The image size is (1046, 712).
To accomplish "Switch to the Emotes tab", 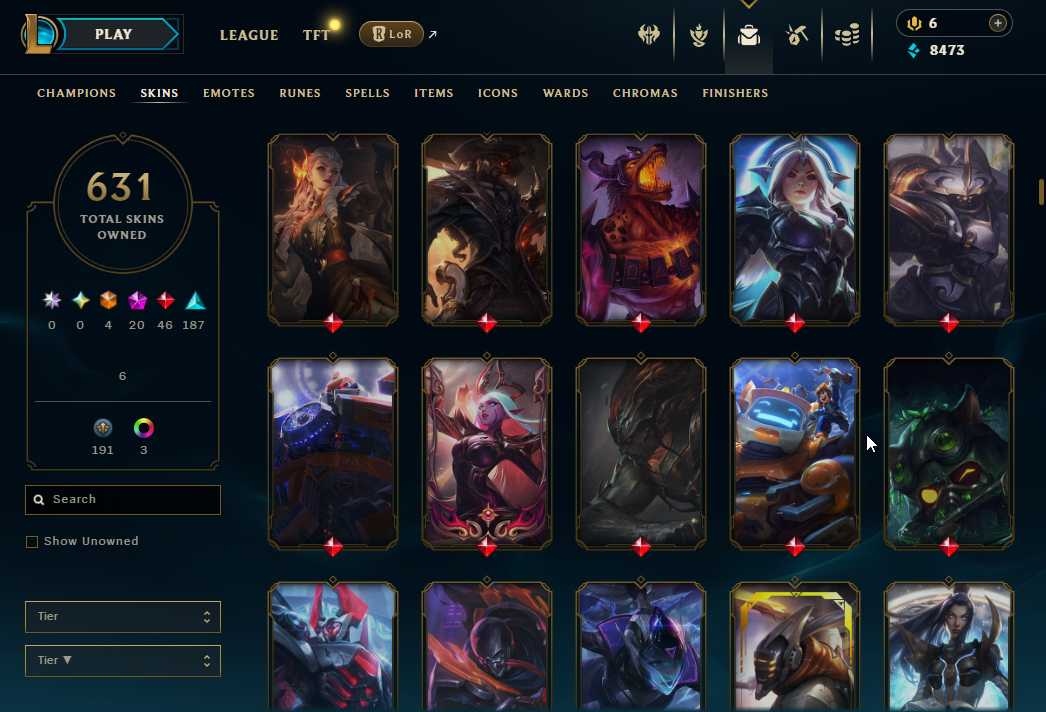I will click(229, 93).
